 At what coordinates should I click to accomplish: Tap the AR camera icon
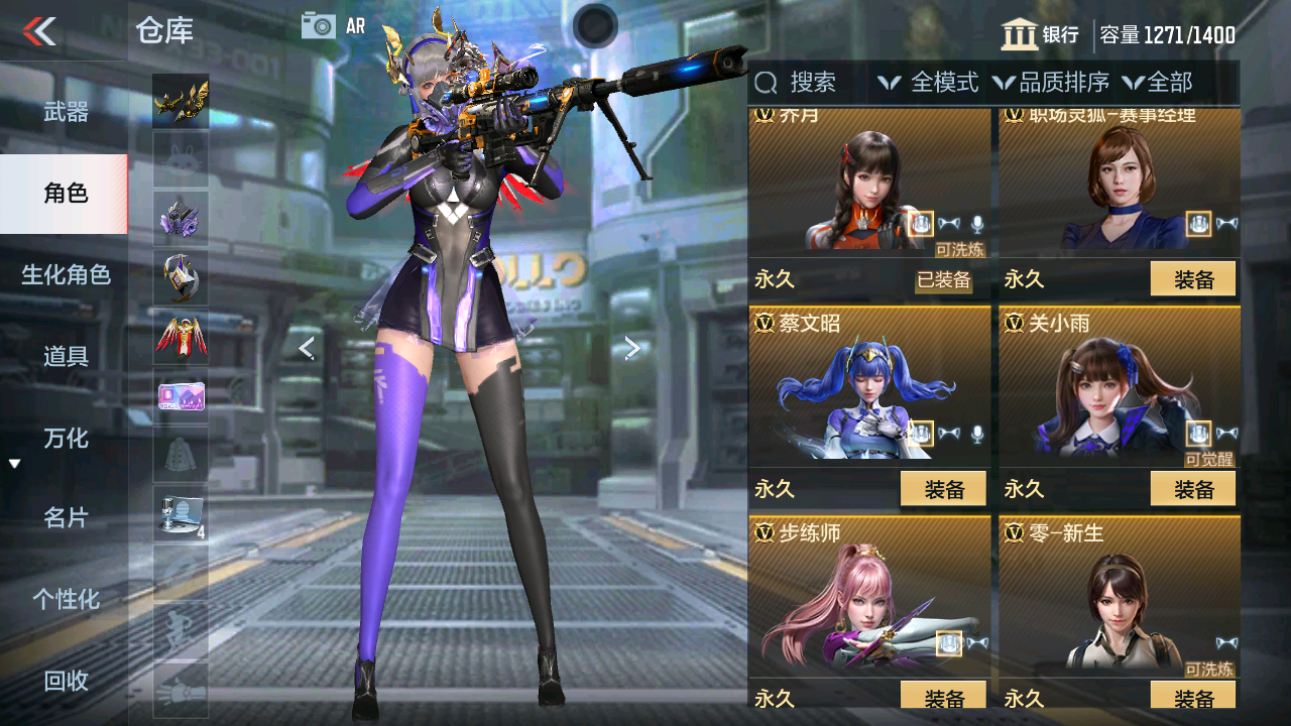click(318, 26)
